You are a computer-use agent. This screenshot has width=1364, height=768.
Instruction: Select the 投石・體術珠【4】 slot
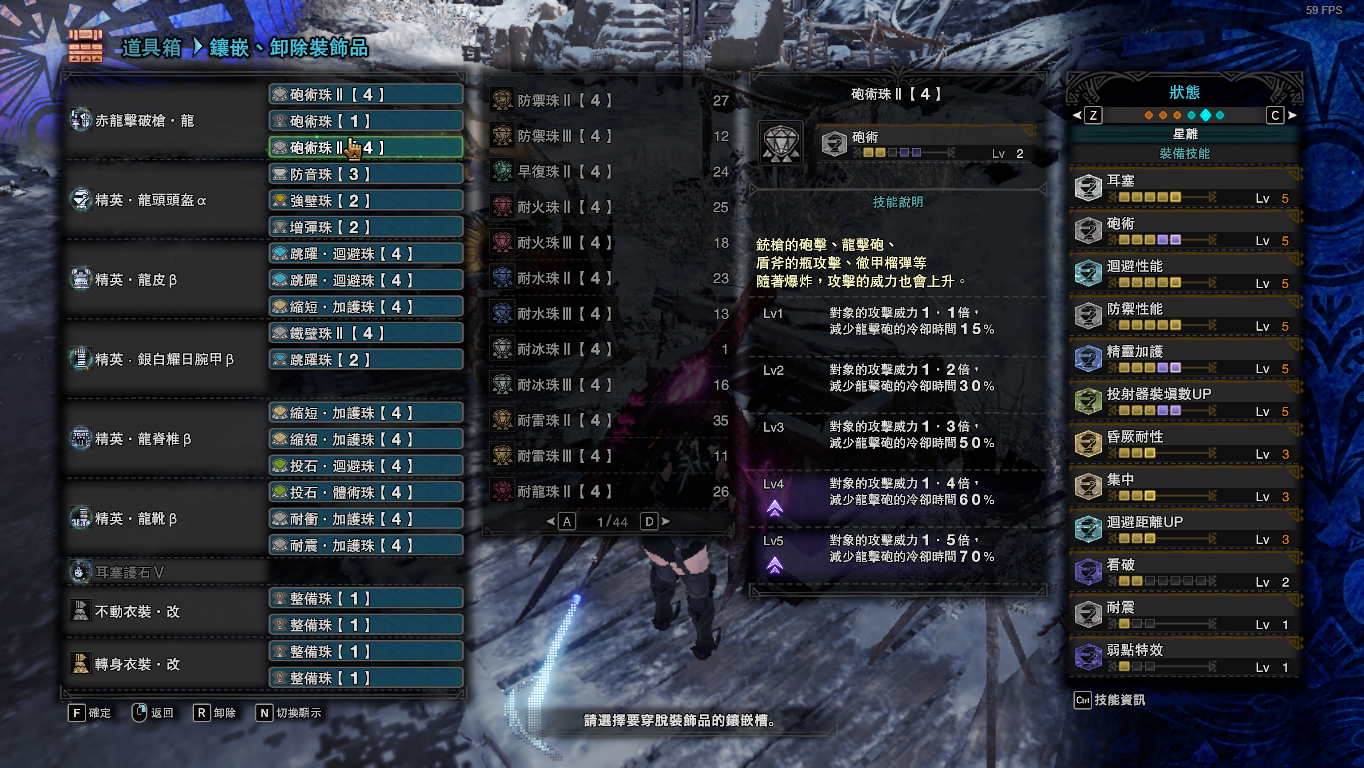point(366,493)
